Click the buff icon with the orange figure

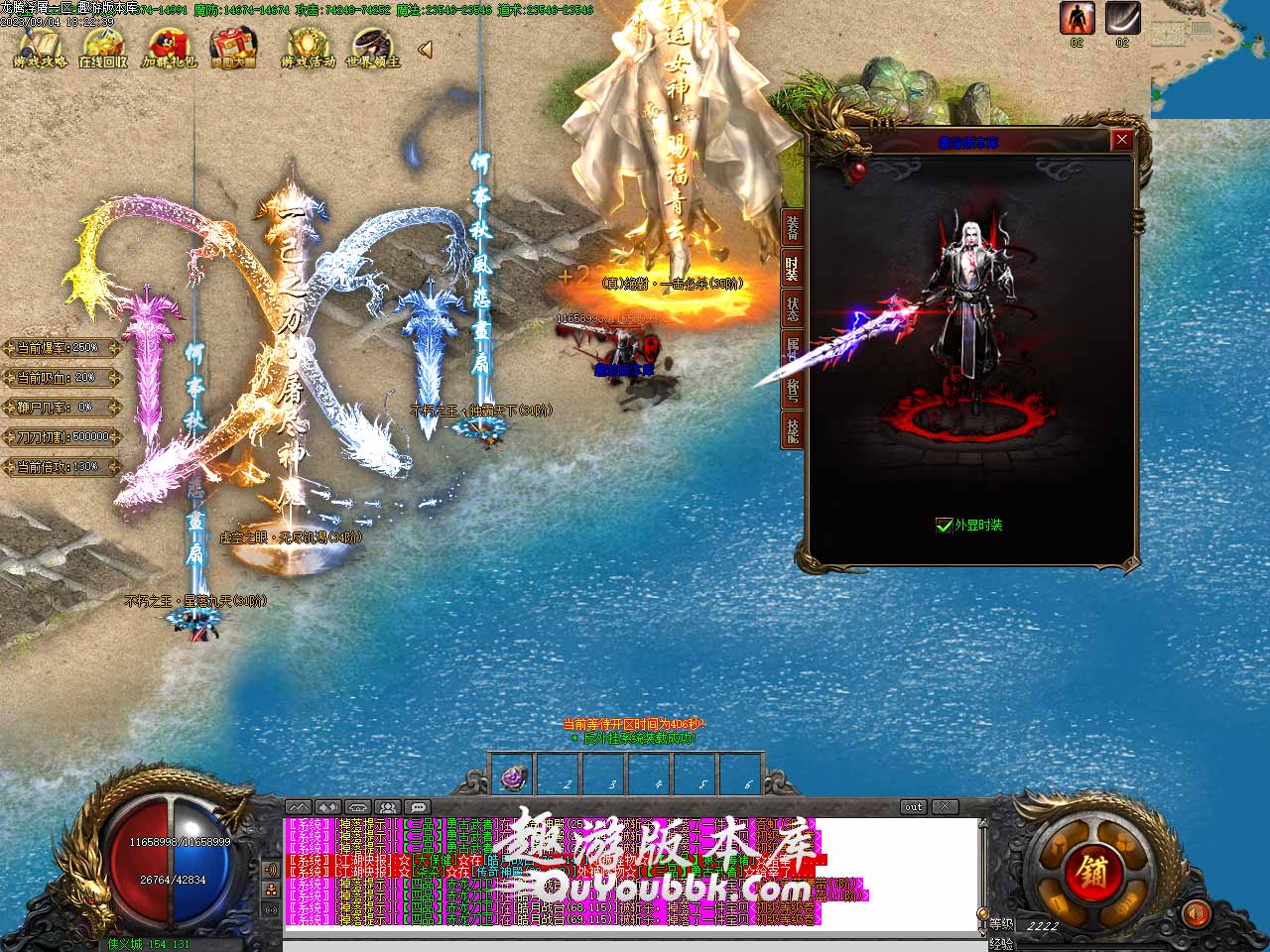(x=1076, y=18)
